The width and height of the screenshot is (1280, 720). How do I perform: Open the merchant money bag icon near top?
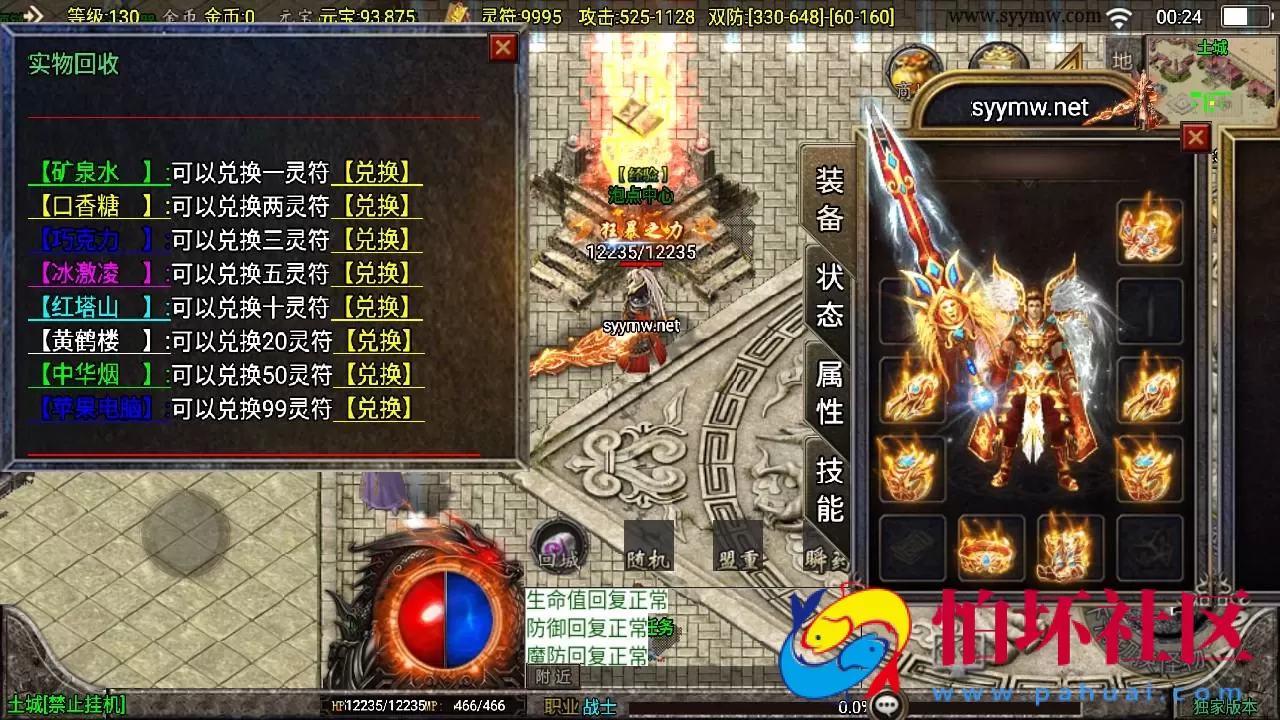point(910,72)
